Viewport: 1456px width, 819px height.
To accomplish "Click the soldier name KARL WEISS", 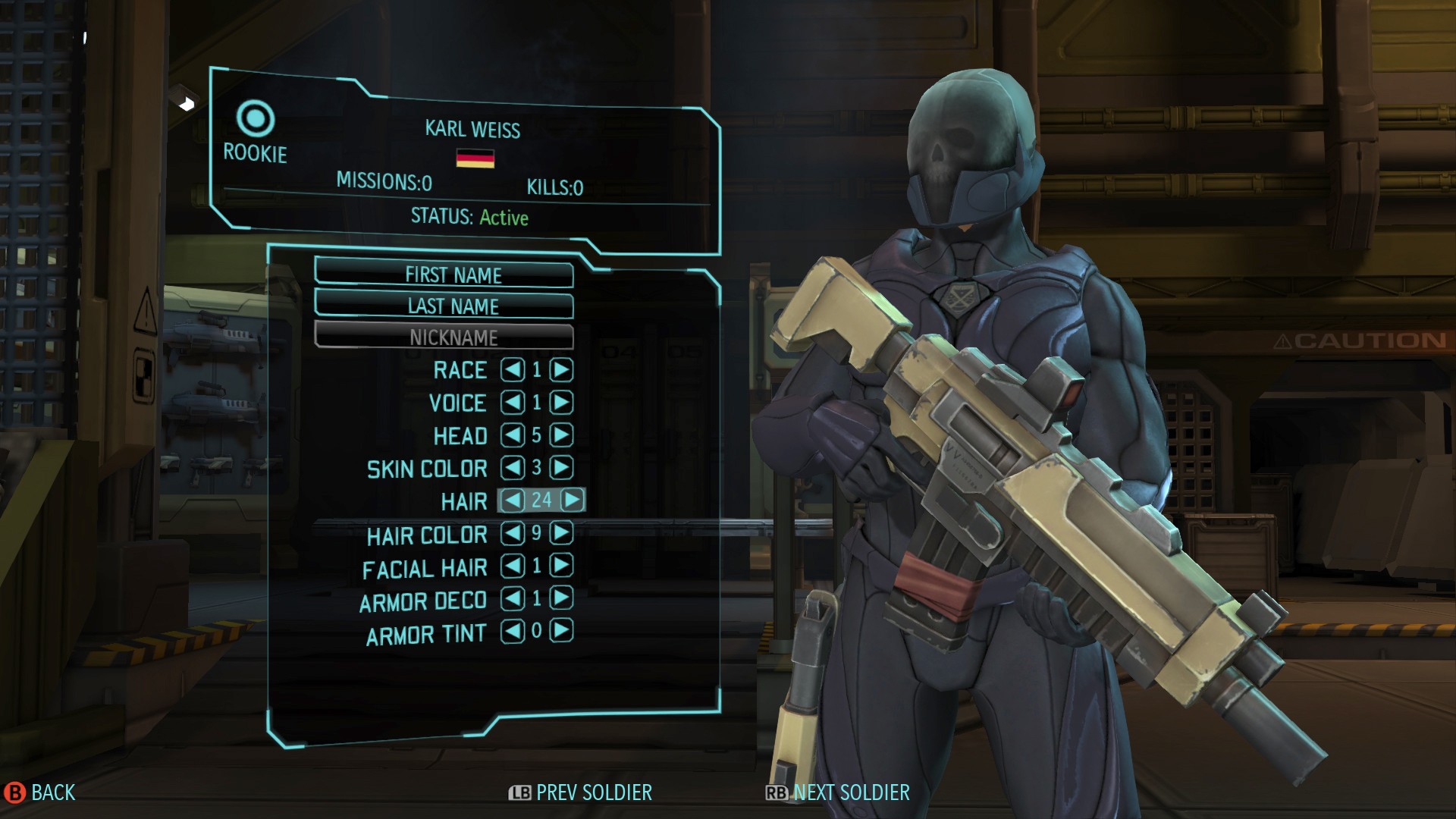I will tap(472, 129).
